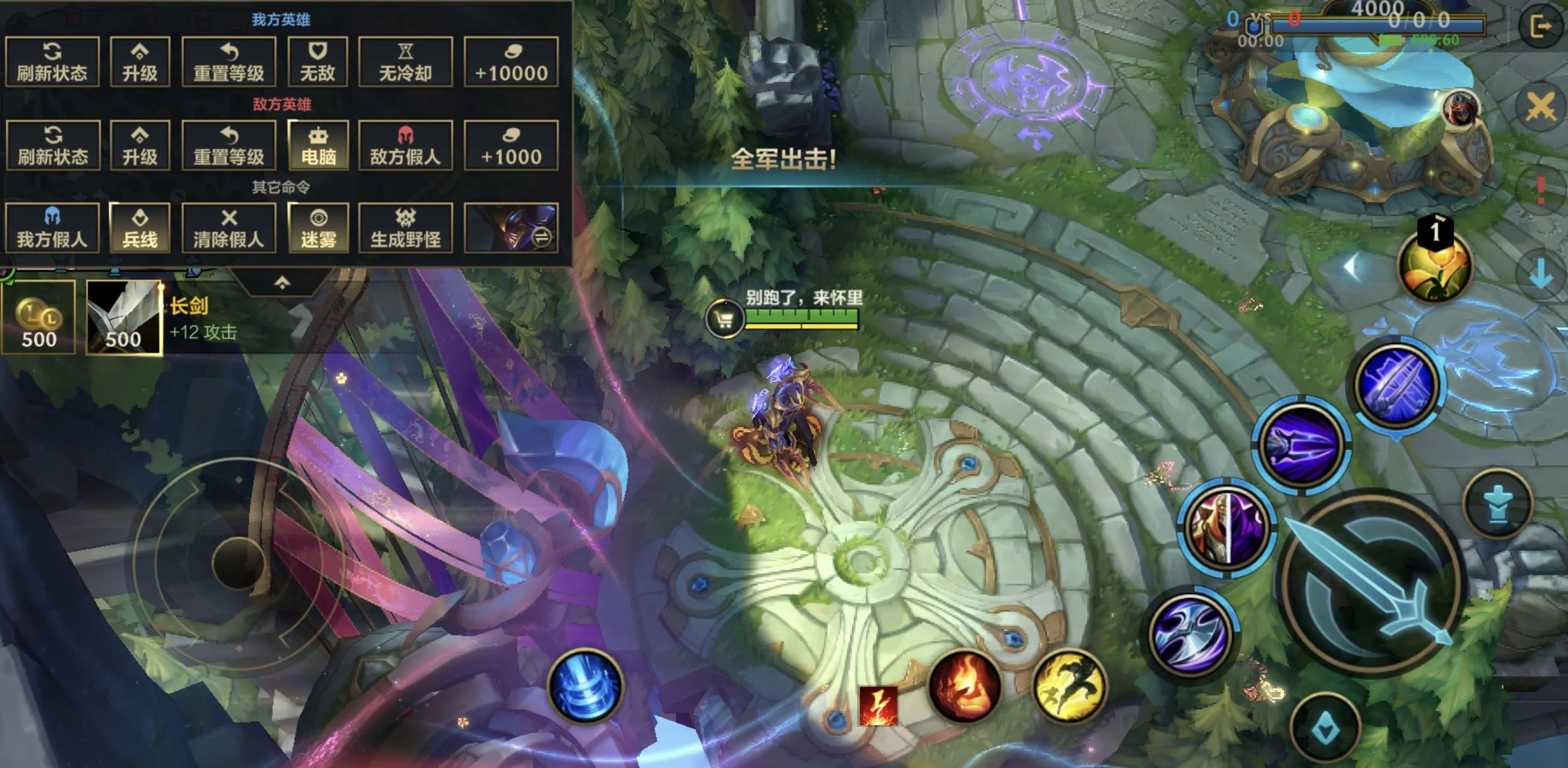Screen dimensions: 1568x768
Task: Select 刷新状态 under 我方英雄 section
Action: point(52,61)
